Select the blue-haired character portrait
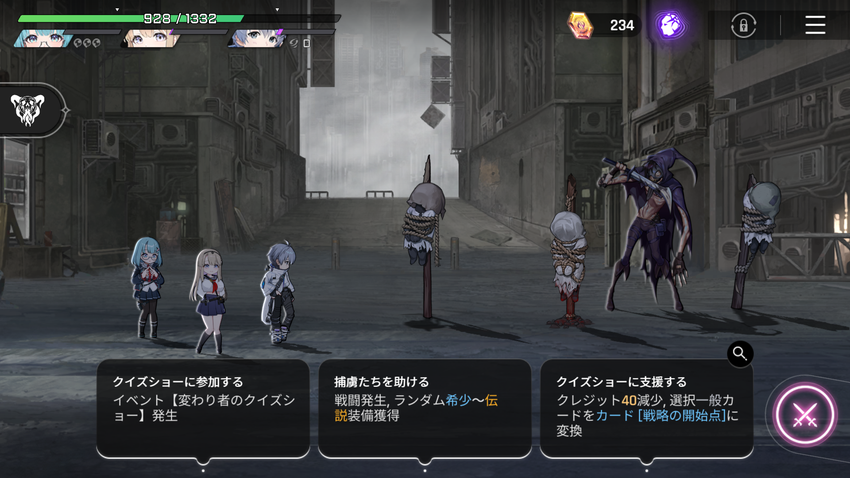This screenshot has height=478, width=850. pos(256,39)
